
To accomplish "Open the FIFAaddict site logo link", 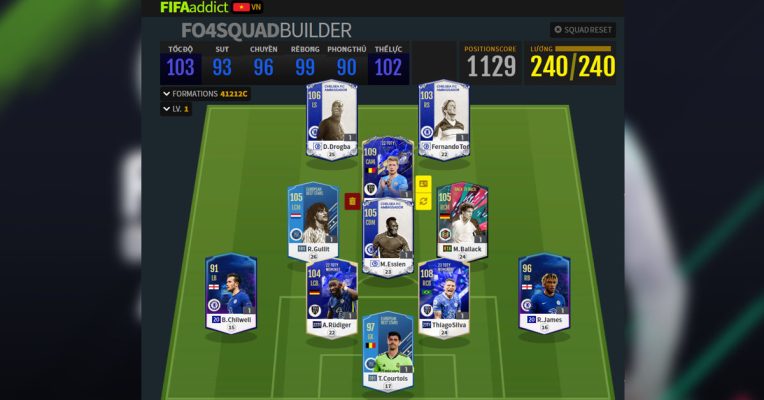I will coord(194,7).
